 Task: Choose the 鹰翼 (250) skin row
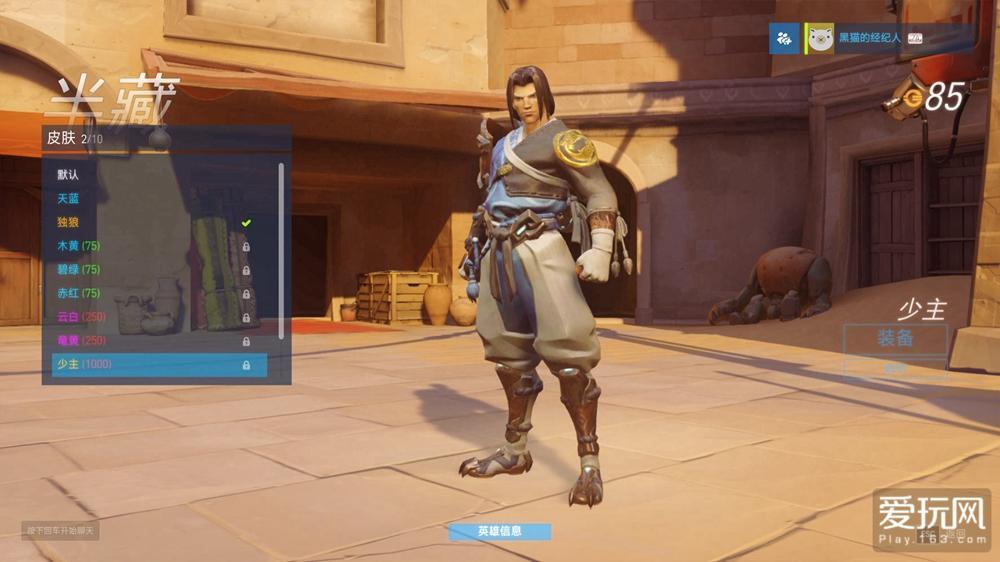[82, 341]
